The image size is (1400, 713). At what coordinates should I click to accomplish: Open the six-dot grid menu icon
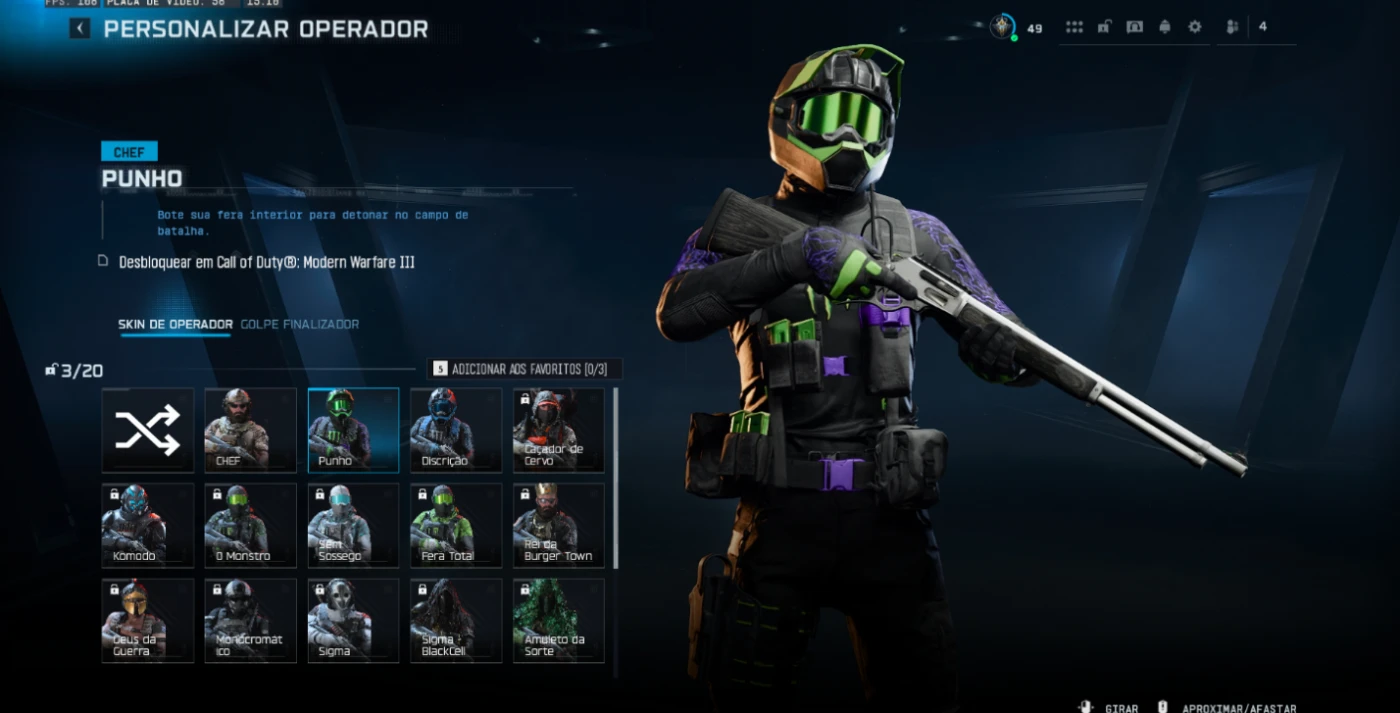pos(1074,27)
